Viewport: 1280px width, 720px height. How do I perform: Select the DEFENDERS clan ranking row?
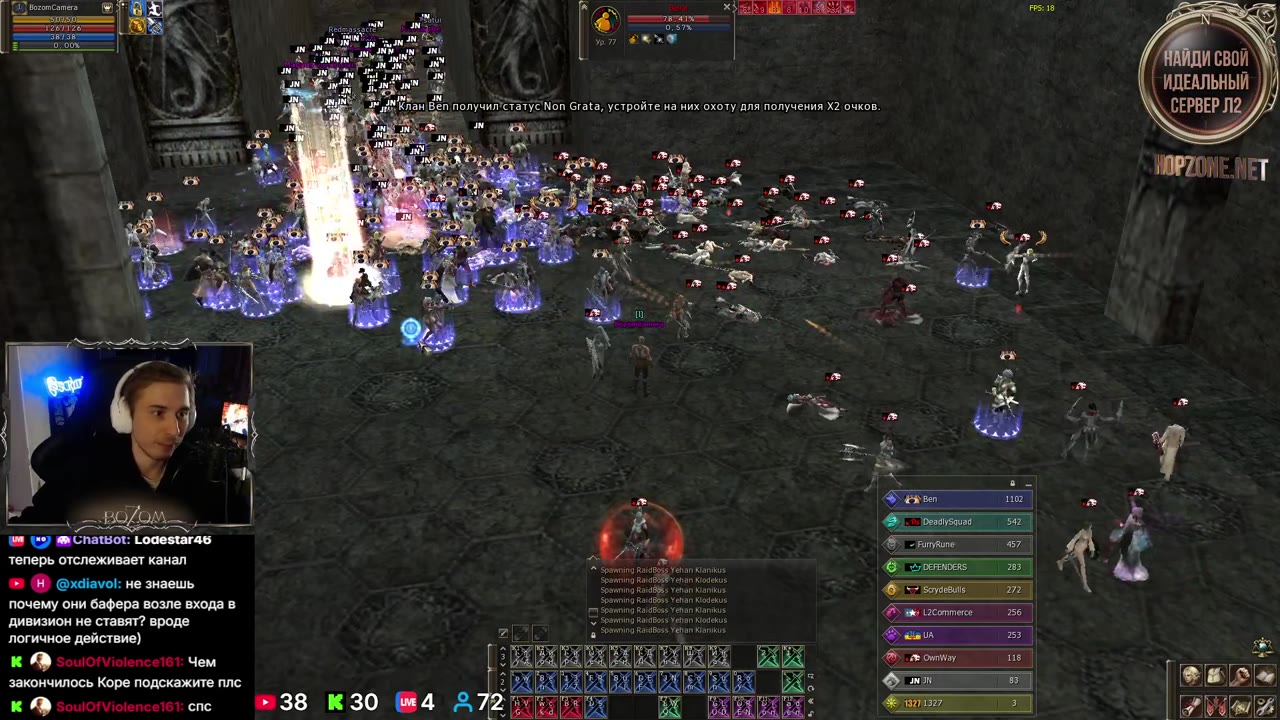(957, 567)
